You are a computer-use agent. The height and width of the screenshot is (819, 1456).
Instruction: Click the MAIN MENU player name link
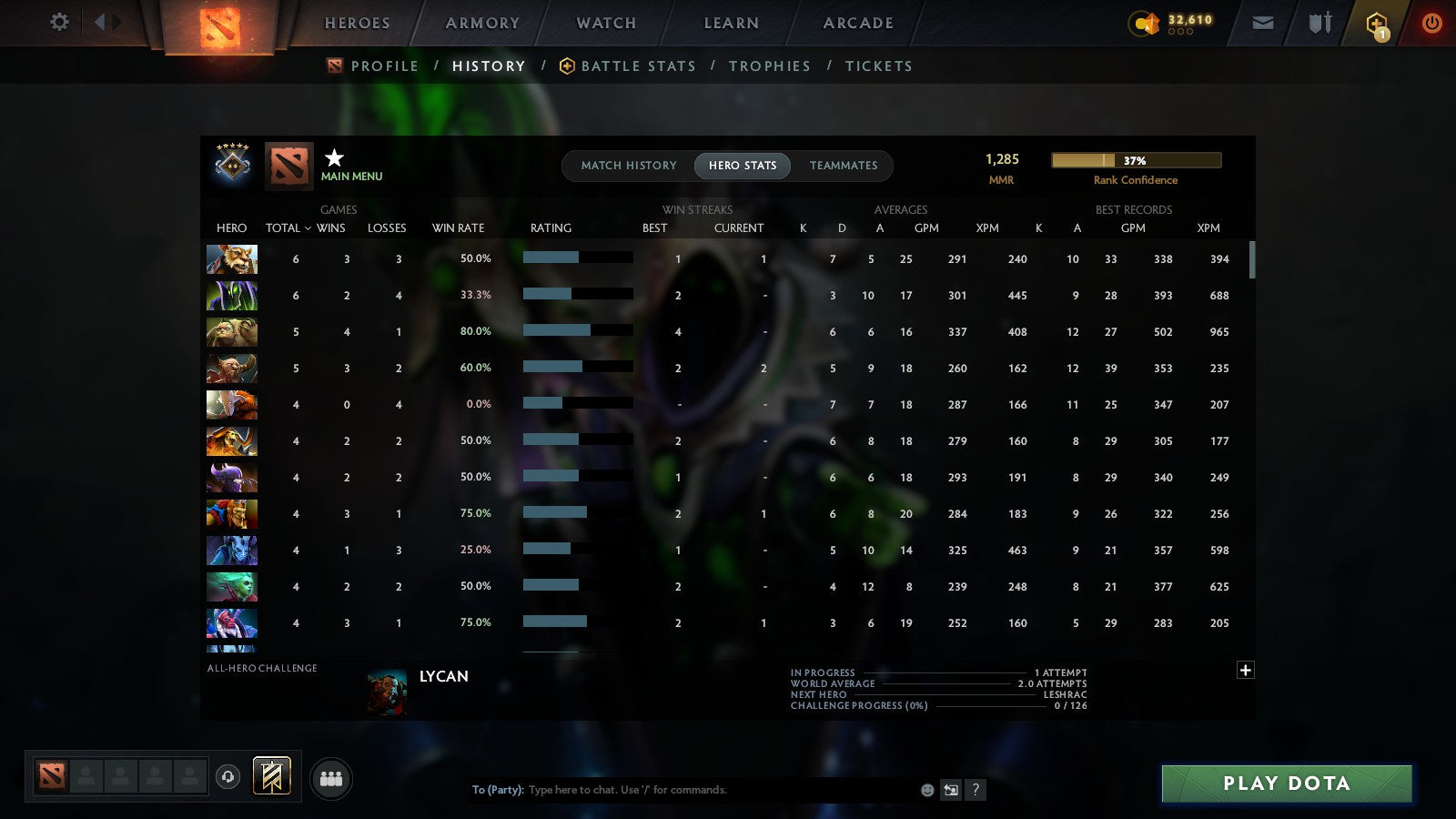pyautogui.click(x=353, y=177)
